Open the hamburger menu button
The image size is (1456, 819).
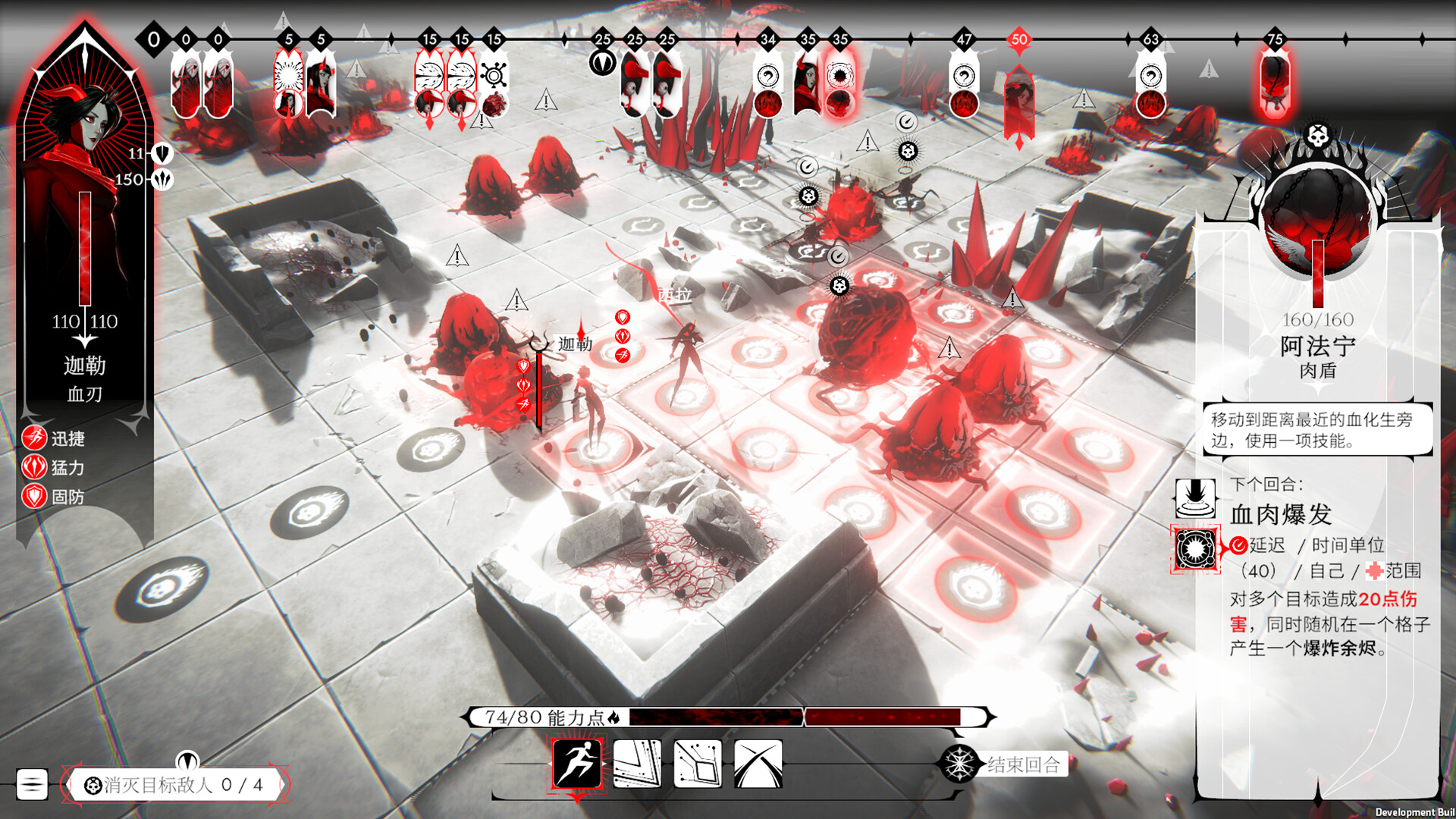click(32, 784)
